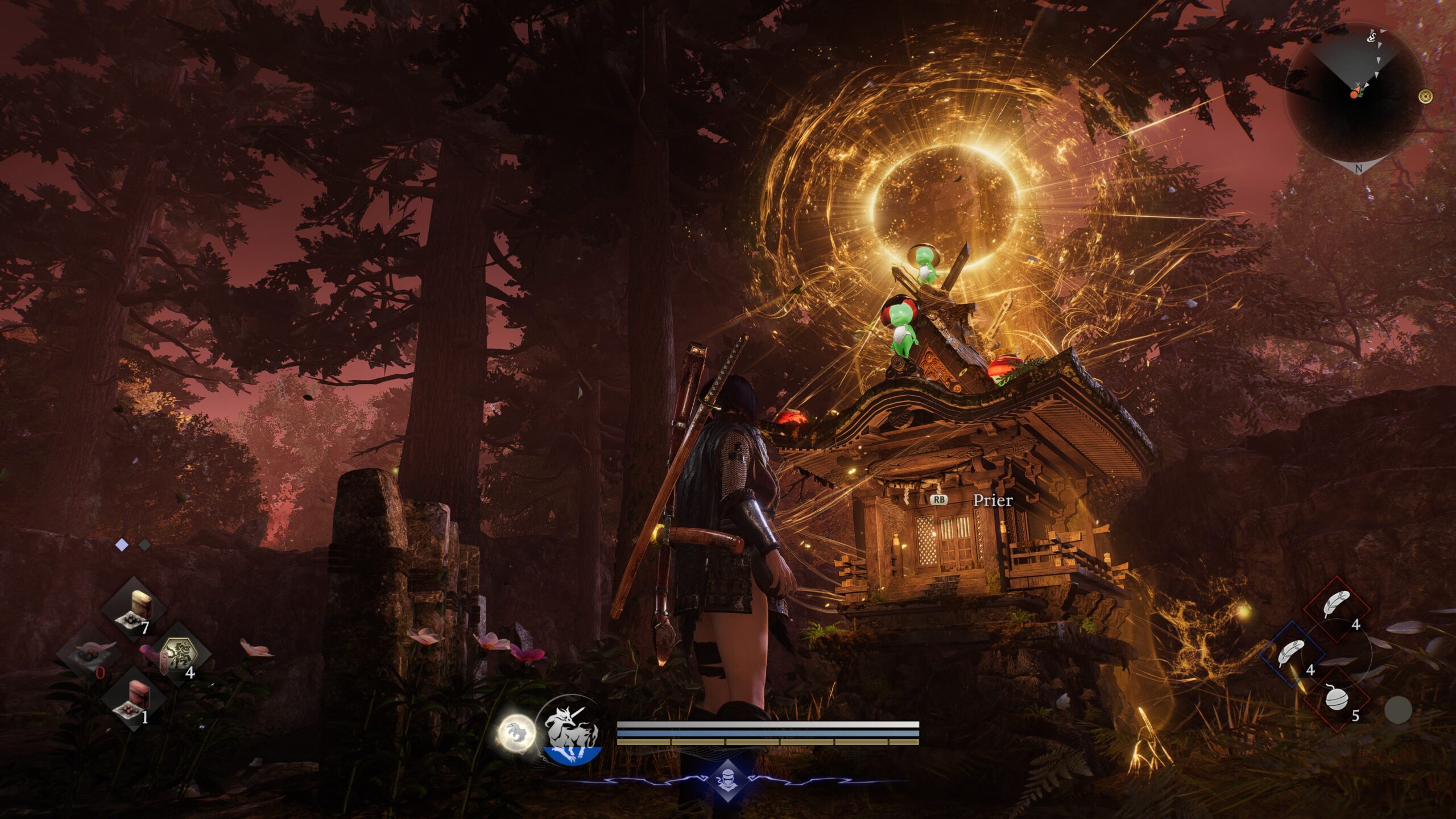Screen dimensions: 1456x819
Task: Click the orange player marker on the minimap
Action: (1354, 94)
